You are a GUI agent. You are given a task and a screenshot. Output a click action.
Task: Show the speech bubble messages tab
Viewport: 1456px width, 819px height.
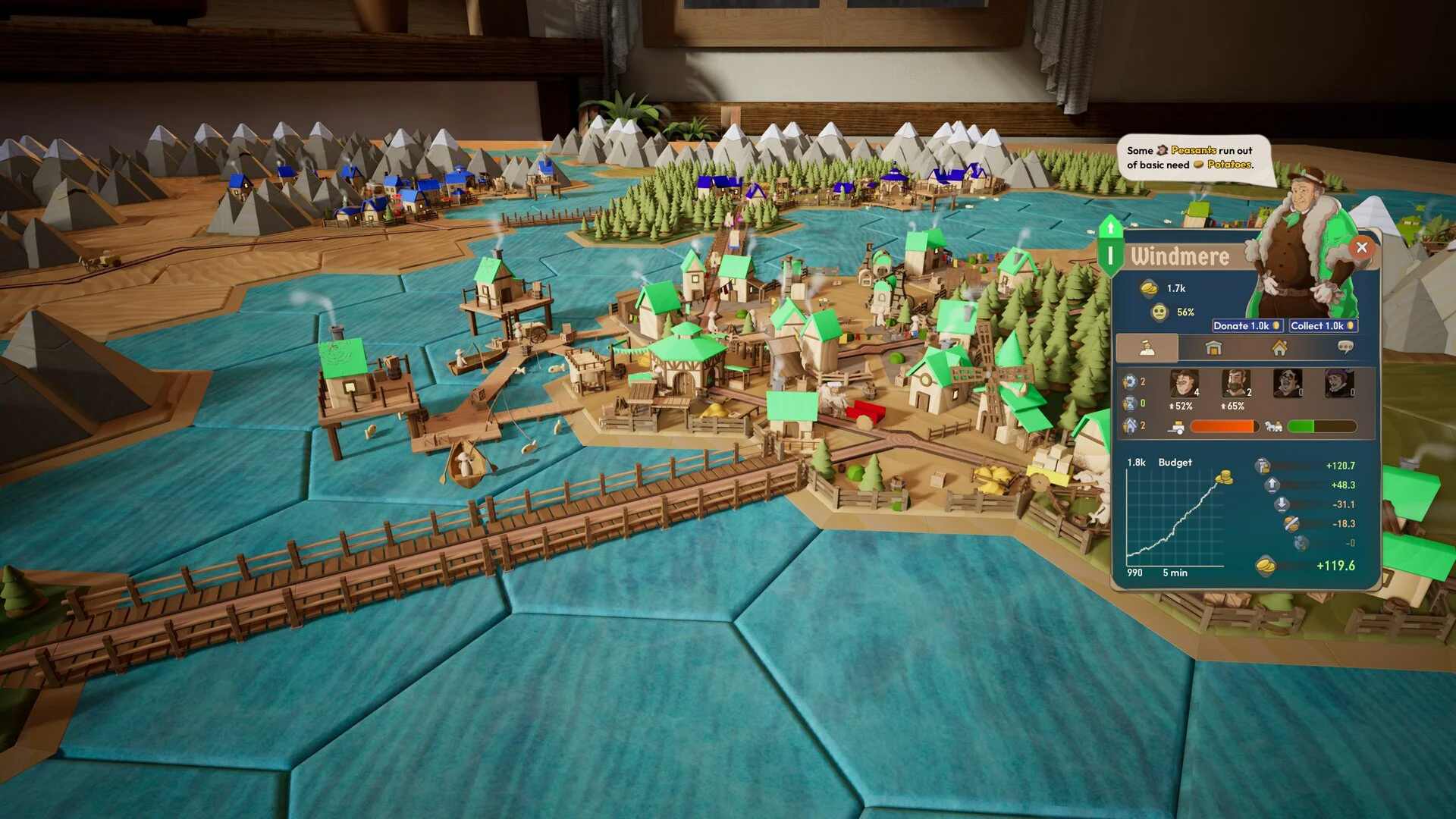pyautogui.click(x=1346, y=348)
